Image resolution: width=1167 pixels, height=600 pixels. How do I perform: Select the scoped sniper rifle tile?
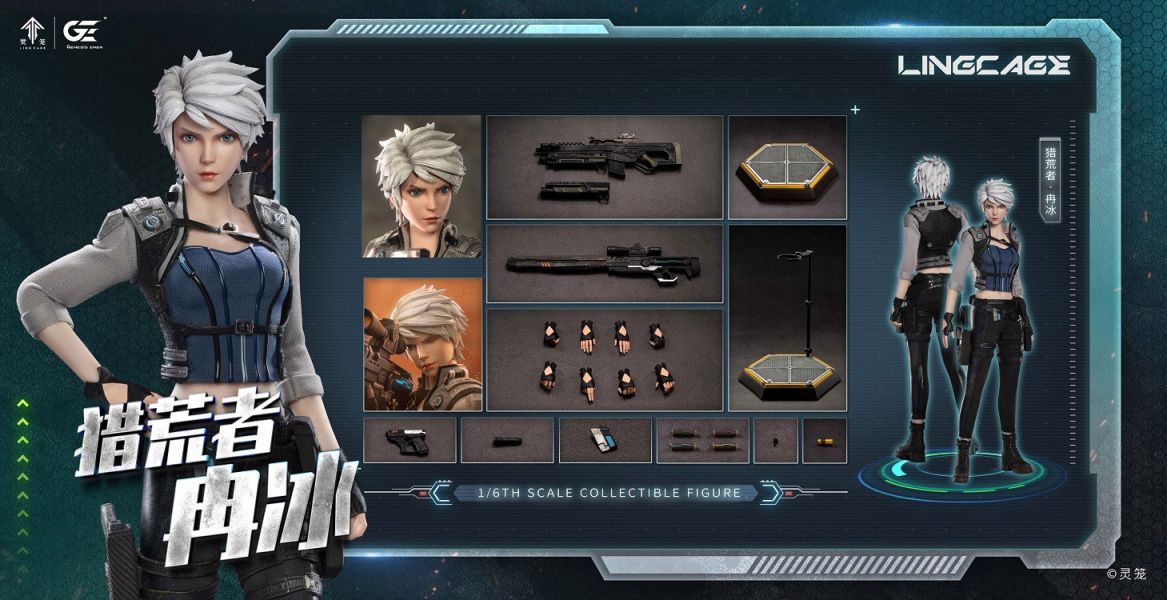604,264
